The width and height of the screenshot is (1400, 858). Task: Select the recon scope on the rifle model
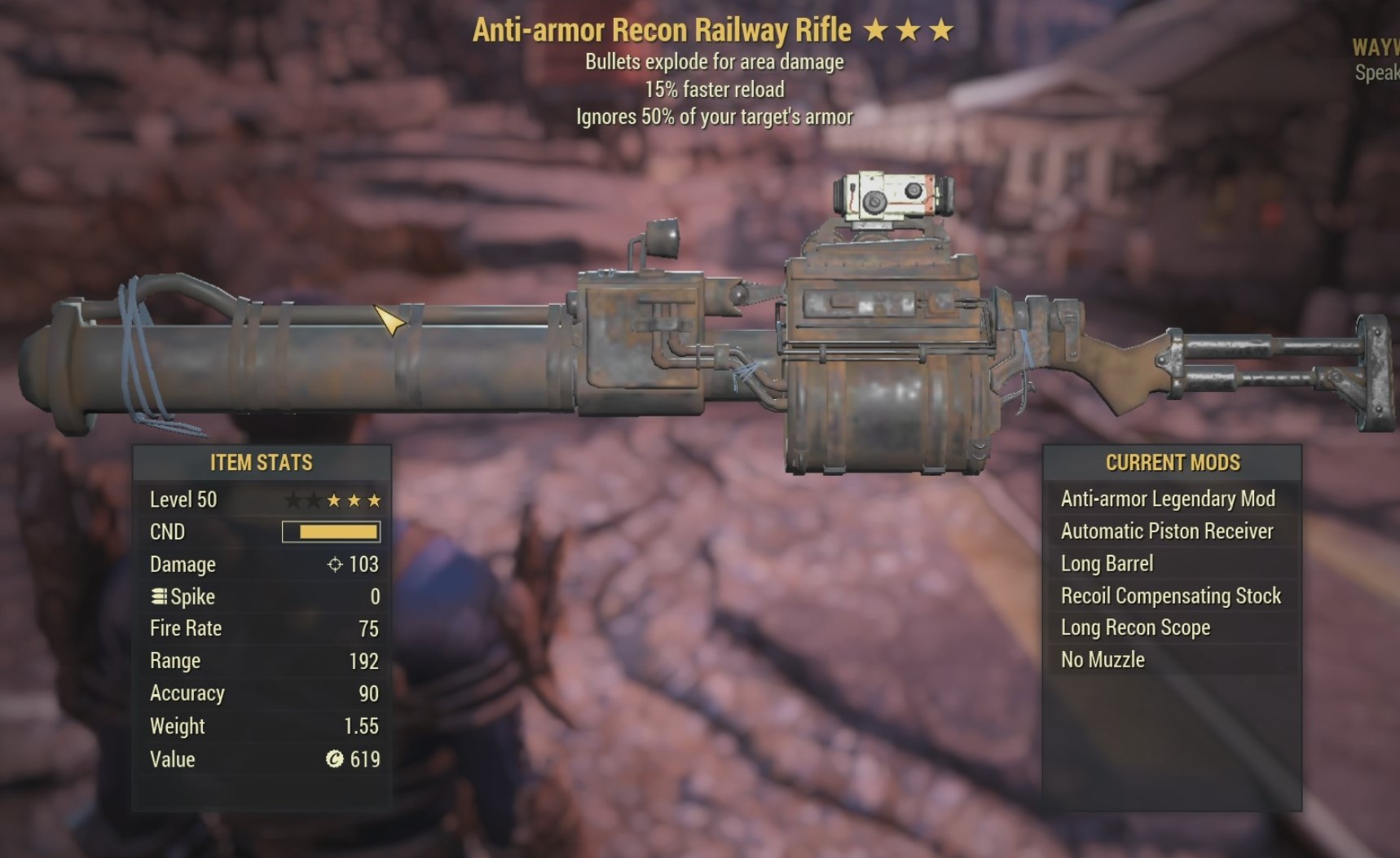(x=892, y=198)
